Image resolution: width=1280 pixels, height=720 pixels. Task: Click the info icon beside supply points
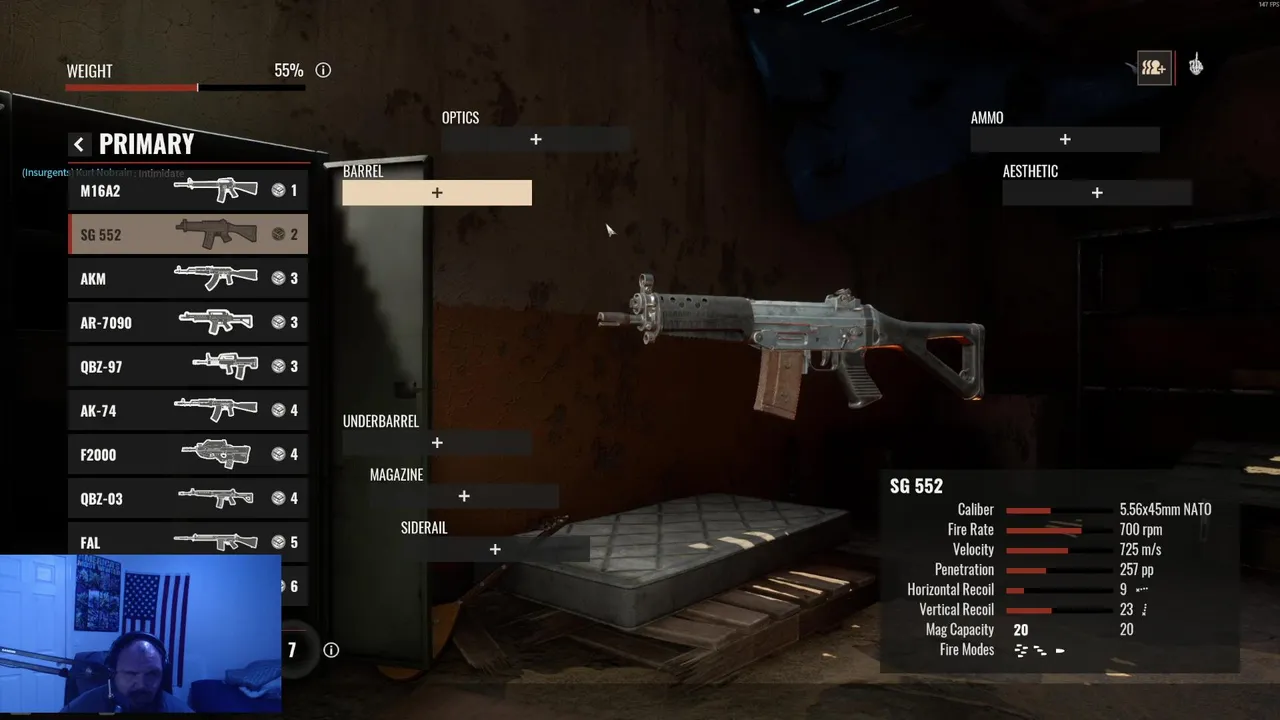coord(331,650)
